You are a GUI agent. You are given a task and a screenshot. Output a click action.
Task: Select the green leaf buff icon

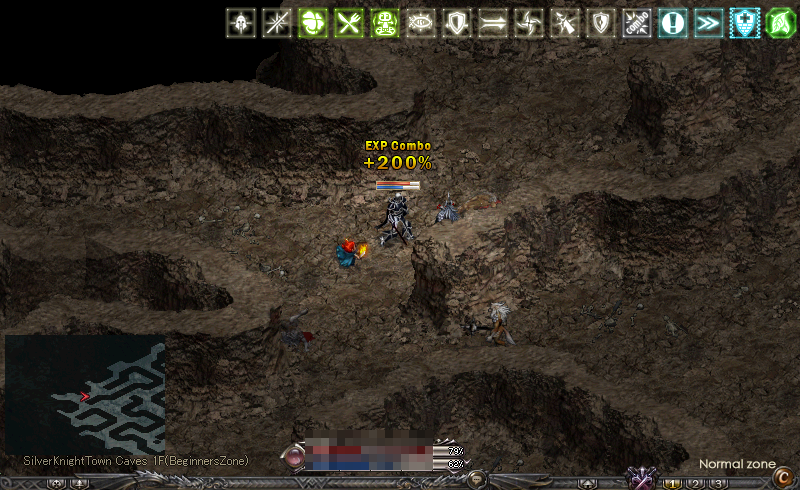click(x=781, y=23)
